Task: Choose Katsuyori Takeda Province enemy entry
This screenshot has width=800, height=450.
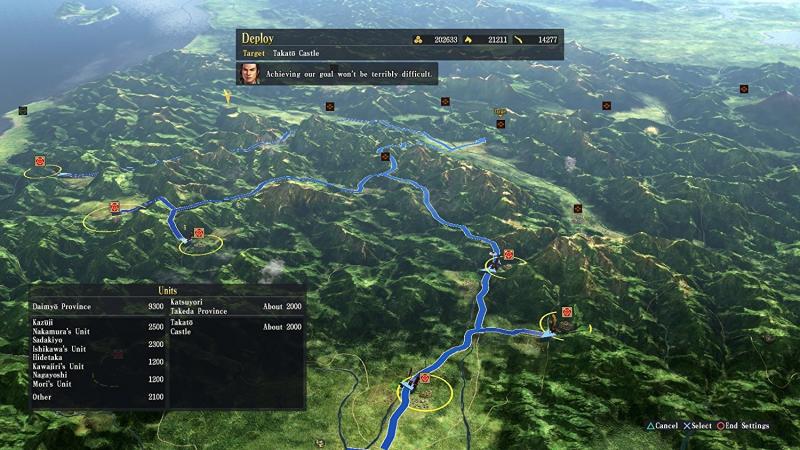Action: pyautogui.click(x=236, y=305)
